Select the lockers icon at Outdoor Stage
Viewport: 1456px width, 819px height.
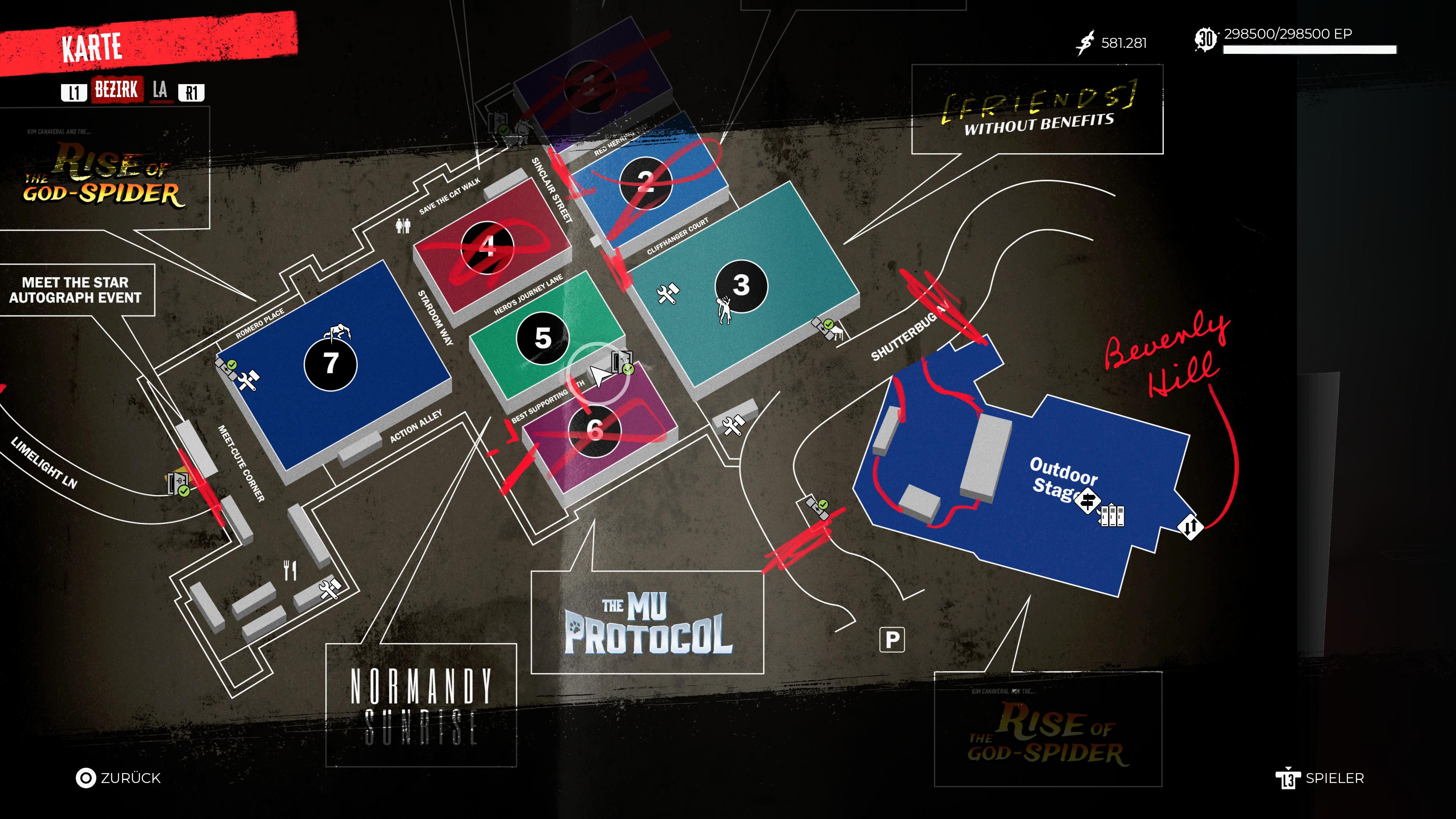pyautogui.click(x=1112, y=515)
